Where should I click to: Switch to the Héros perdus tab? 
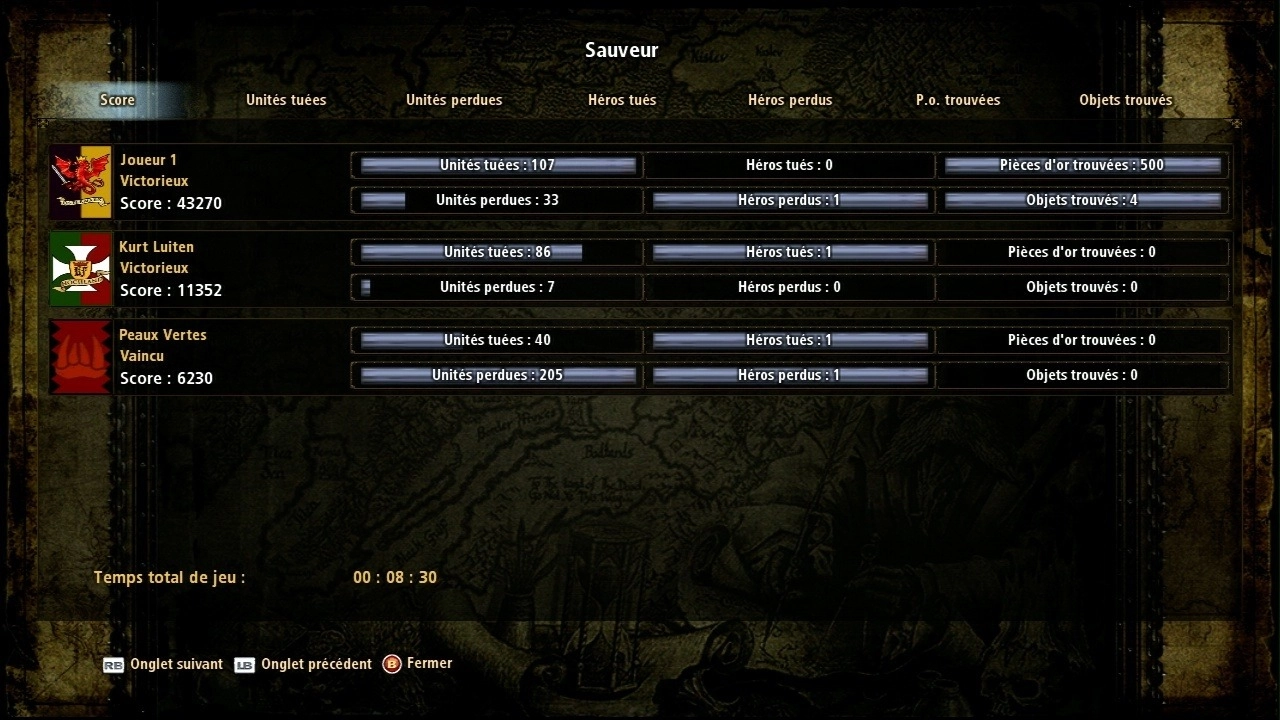[790, 100]
